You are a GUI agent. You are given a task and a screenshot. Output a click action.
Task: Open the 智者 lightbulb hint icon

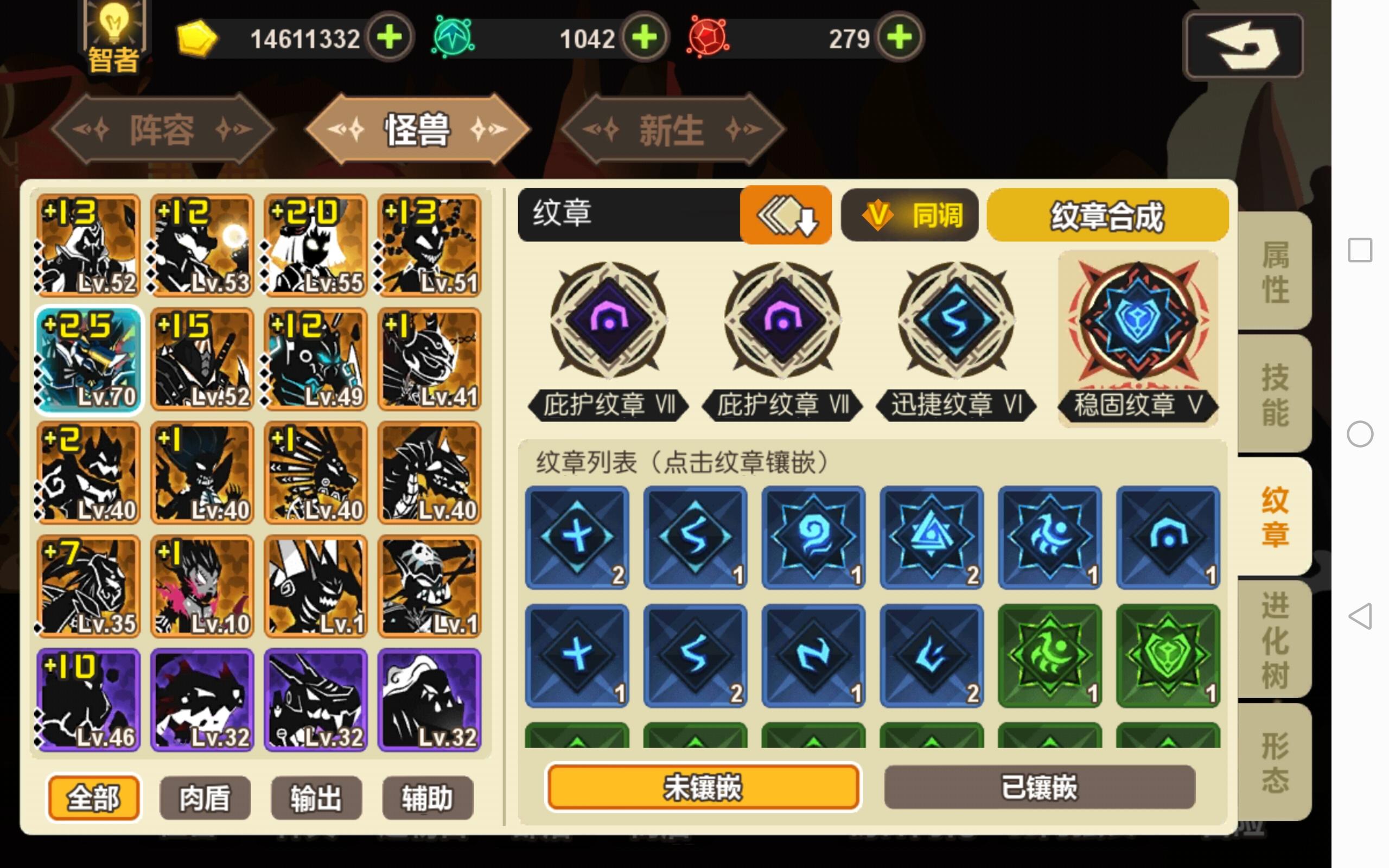[112, 34]
